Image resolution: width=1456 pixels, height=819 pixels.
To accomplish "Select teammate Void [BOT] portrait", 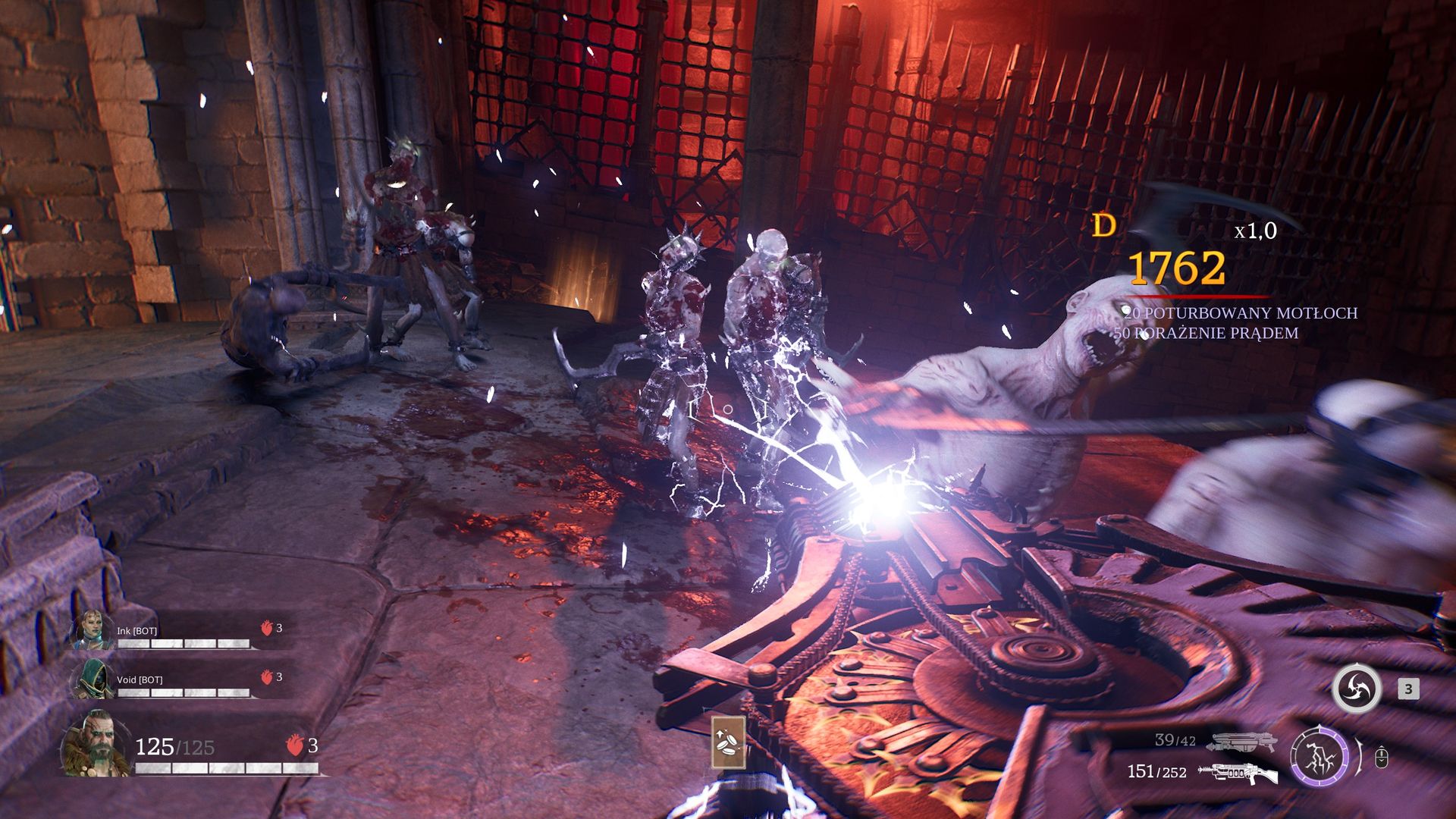I will pyautogui.click(x=93, y=678).
